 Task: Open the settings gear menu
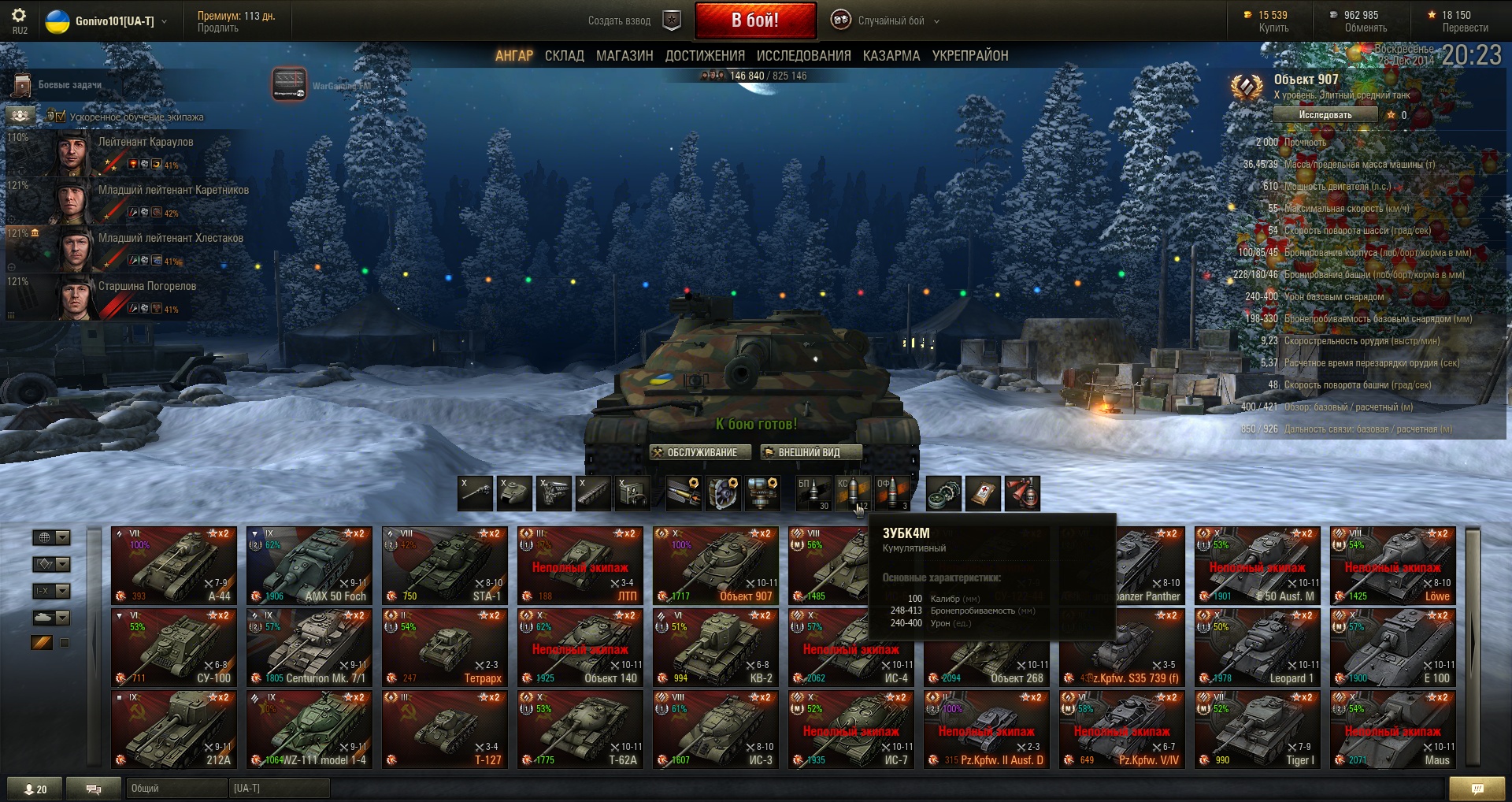[x=19, y=15]
